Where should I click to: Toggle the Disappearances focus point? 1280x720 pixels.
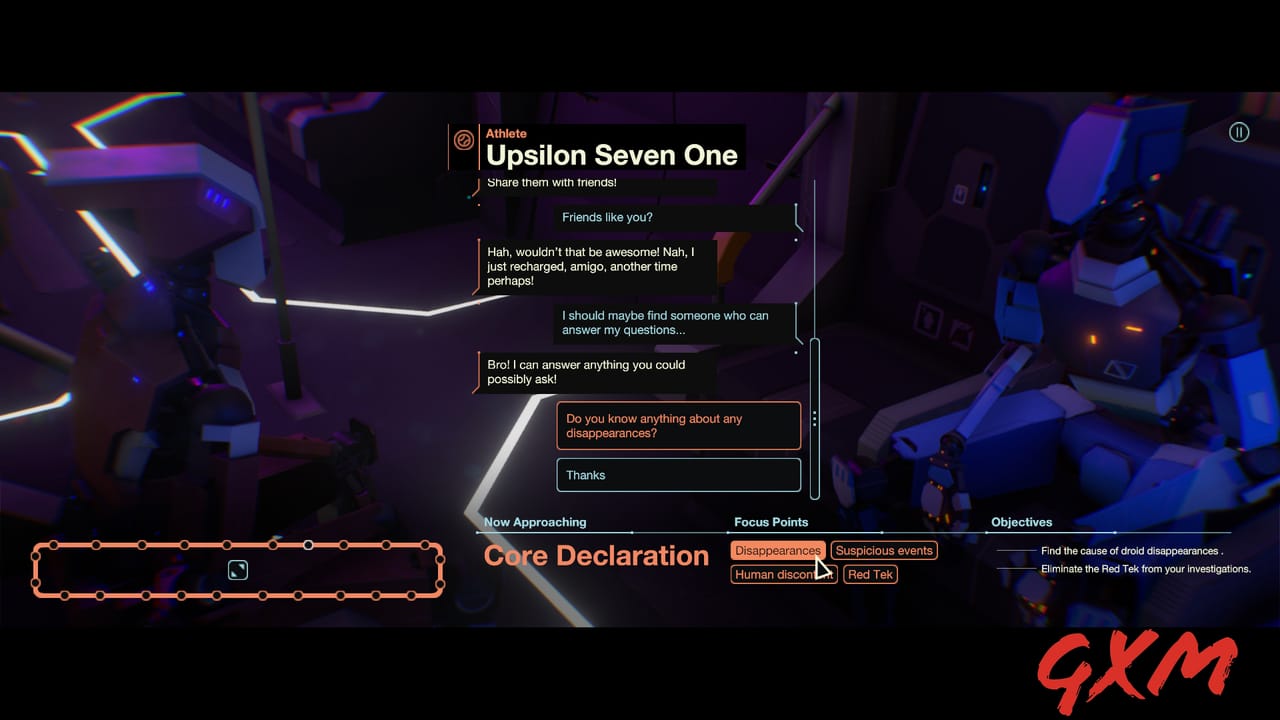click(x=778, y=550)
